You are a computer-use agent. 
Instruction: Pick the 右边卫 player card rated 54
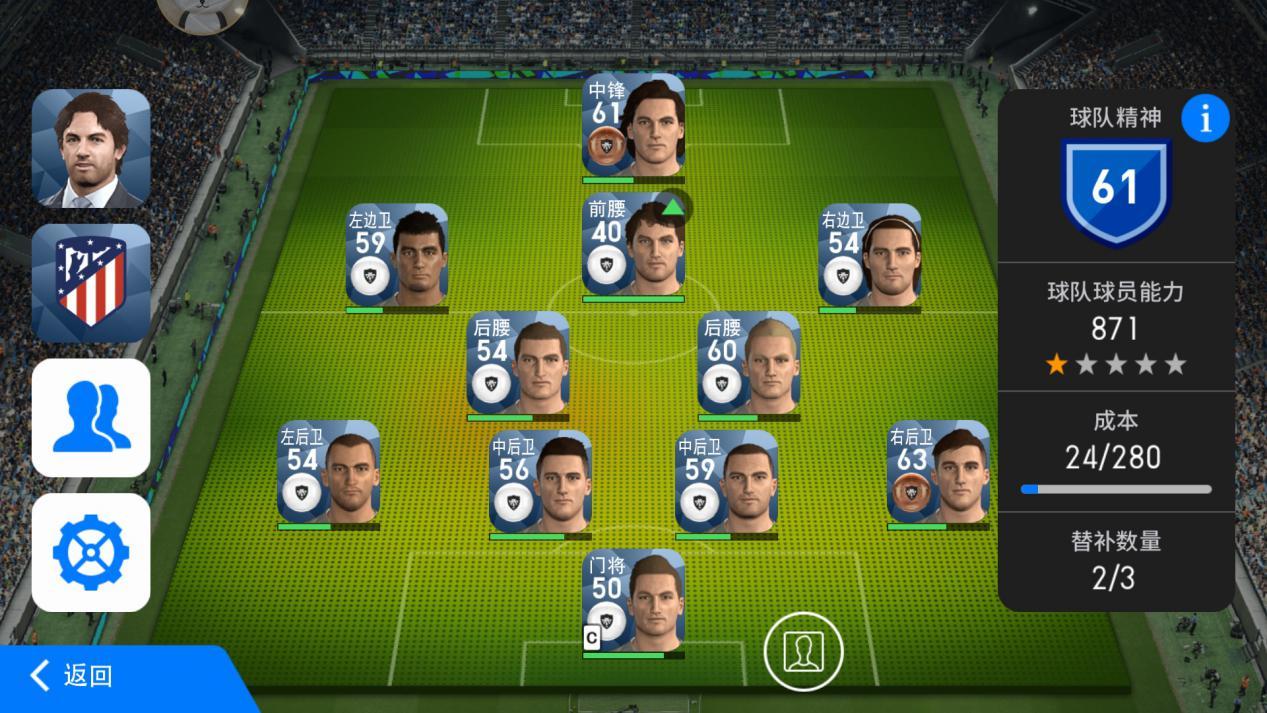click(x=870, y=256)
